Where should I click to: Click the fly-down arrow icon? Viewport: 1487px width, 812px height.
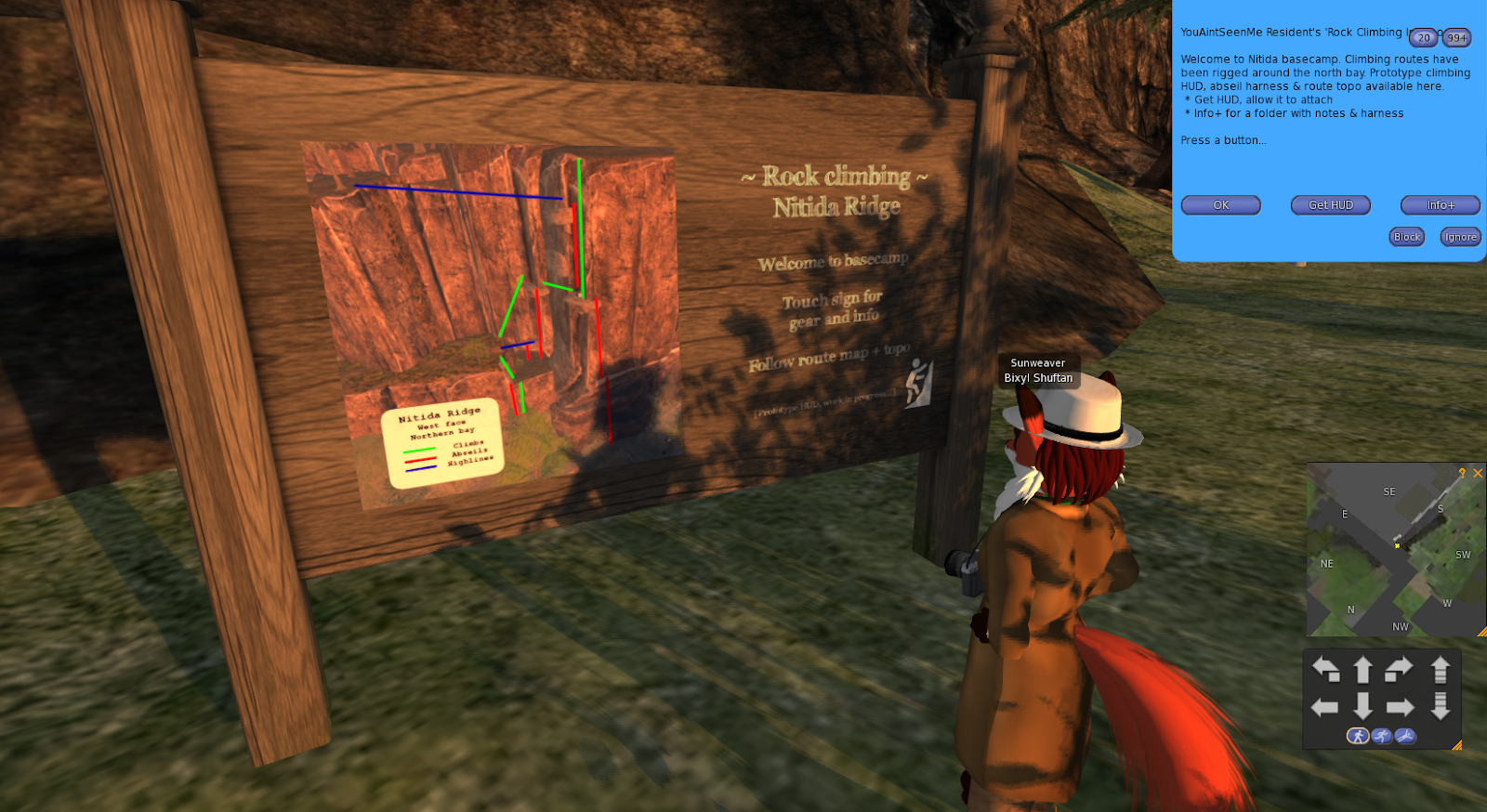pos(1441,706)
